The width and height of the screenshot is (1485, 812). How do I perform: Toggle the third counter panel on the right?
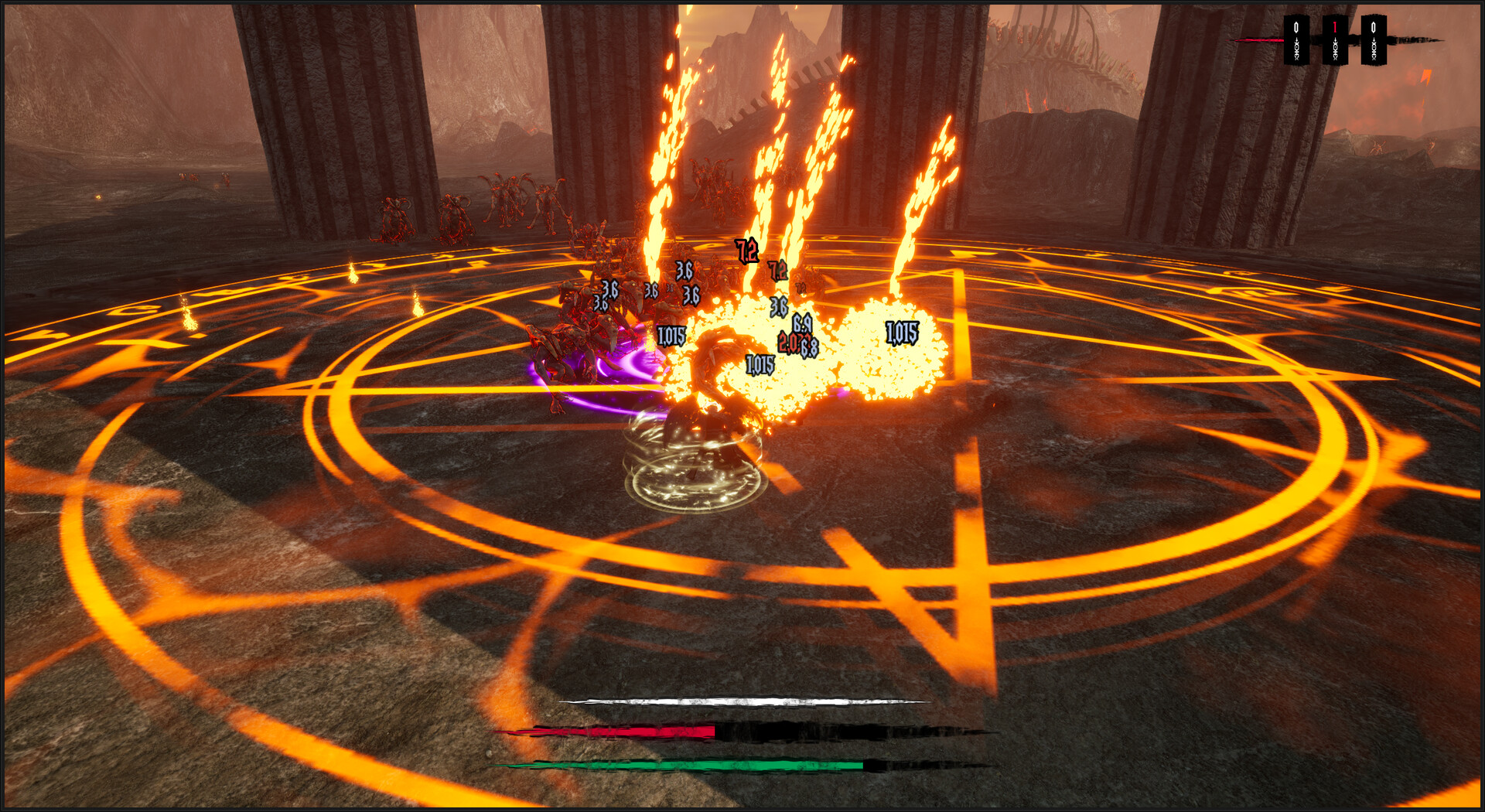tap(1374, 39)
